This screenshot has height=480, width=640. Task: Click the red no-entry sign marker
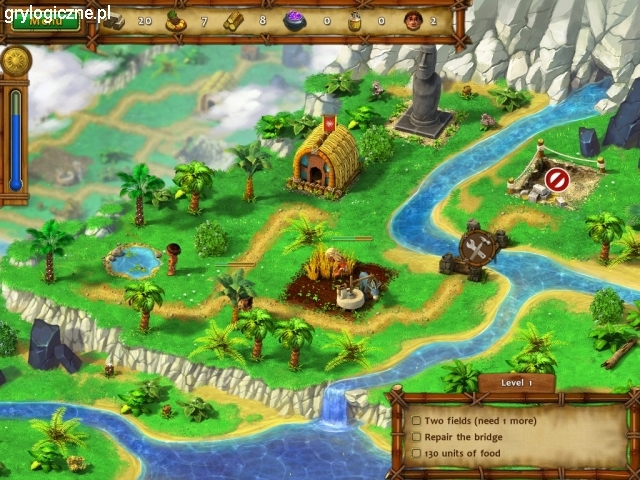pos(556,180)
